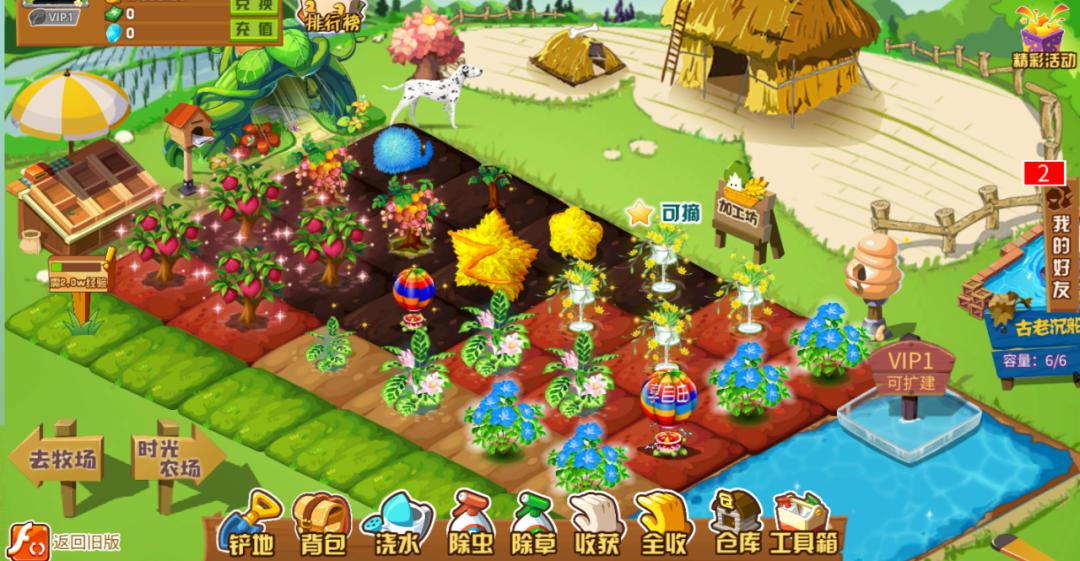Activate the 收获 harvest glove
Image resolution: width=1080 pixels, height=561 pixels.
point(598,523)
